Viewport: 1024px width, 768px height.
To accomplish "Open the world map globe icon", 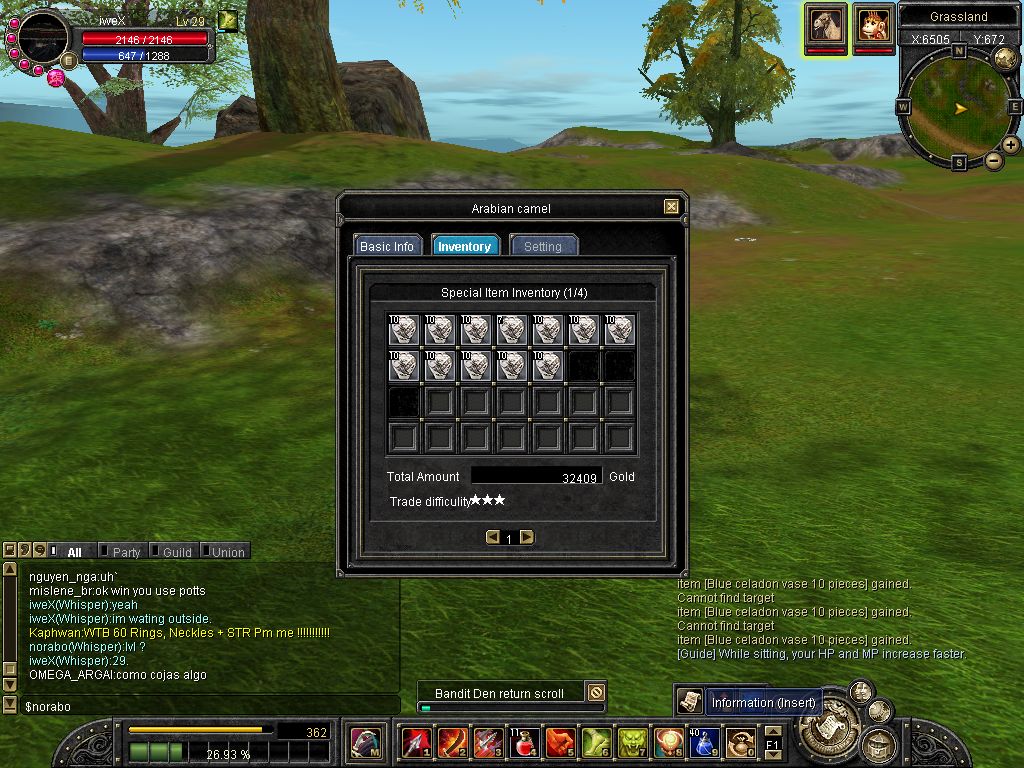I will tap(1005, 58).
